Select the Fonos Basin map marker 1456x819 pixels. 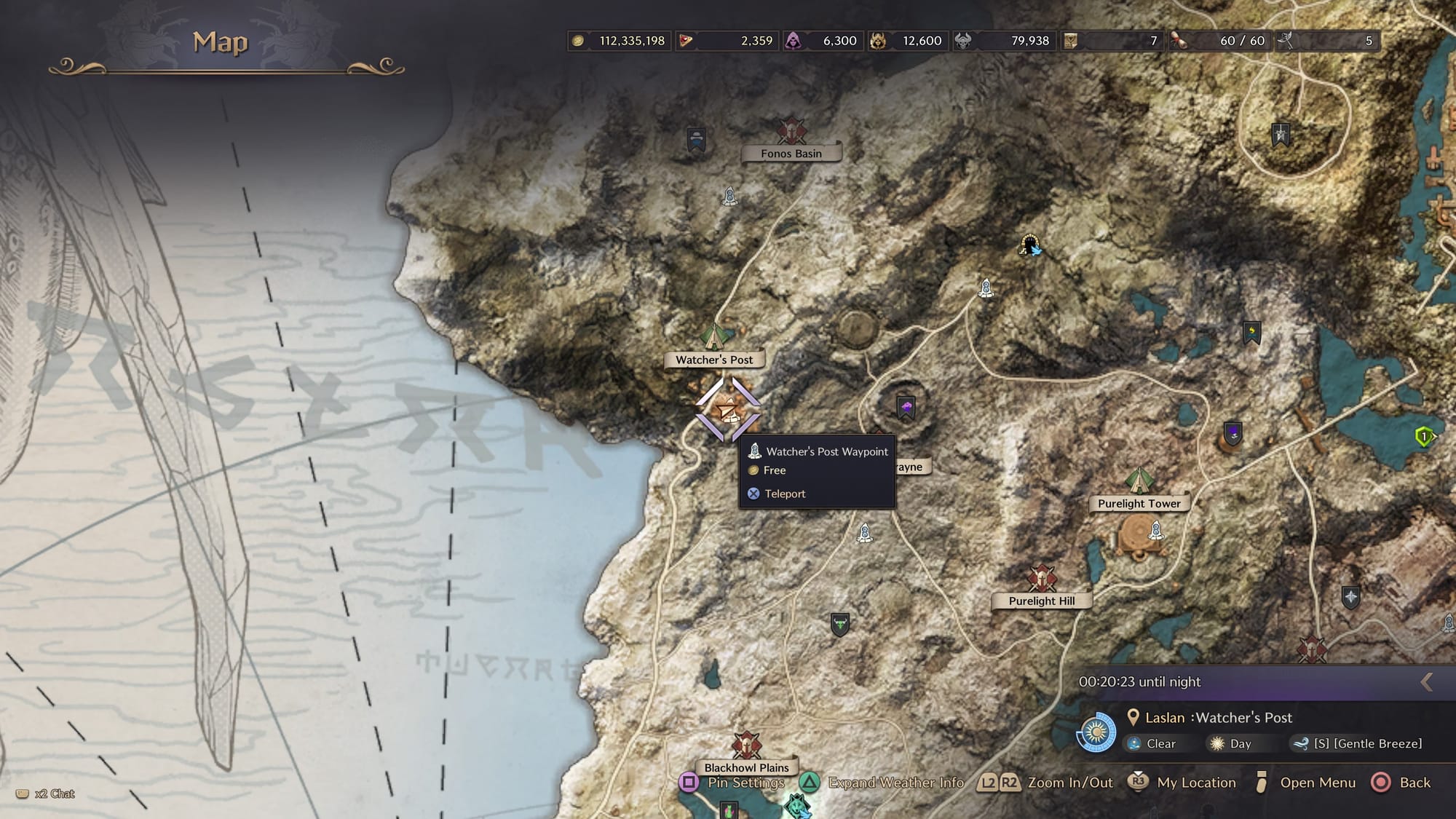point(791,132)
